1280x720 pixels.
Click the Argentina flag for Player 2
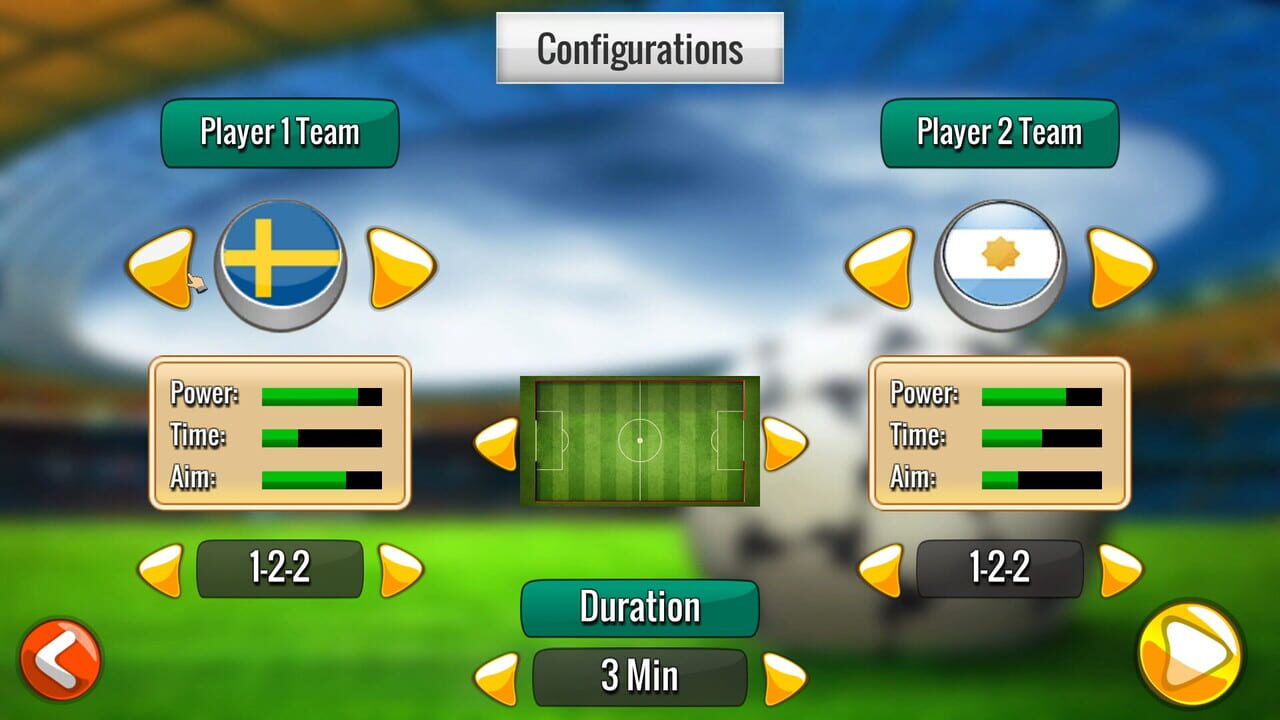[x=1000, y=258]
